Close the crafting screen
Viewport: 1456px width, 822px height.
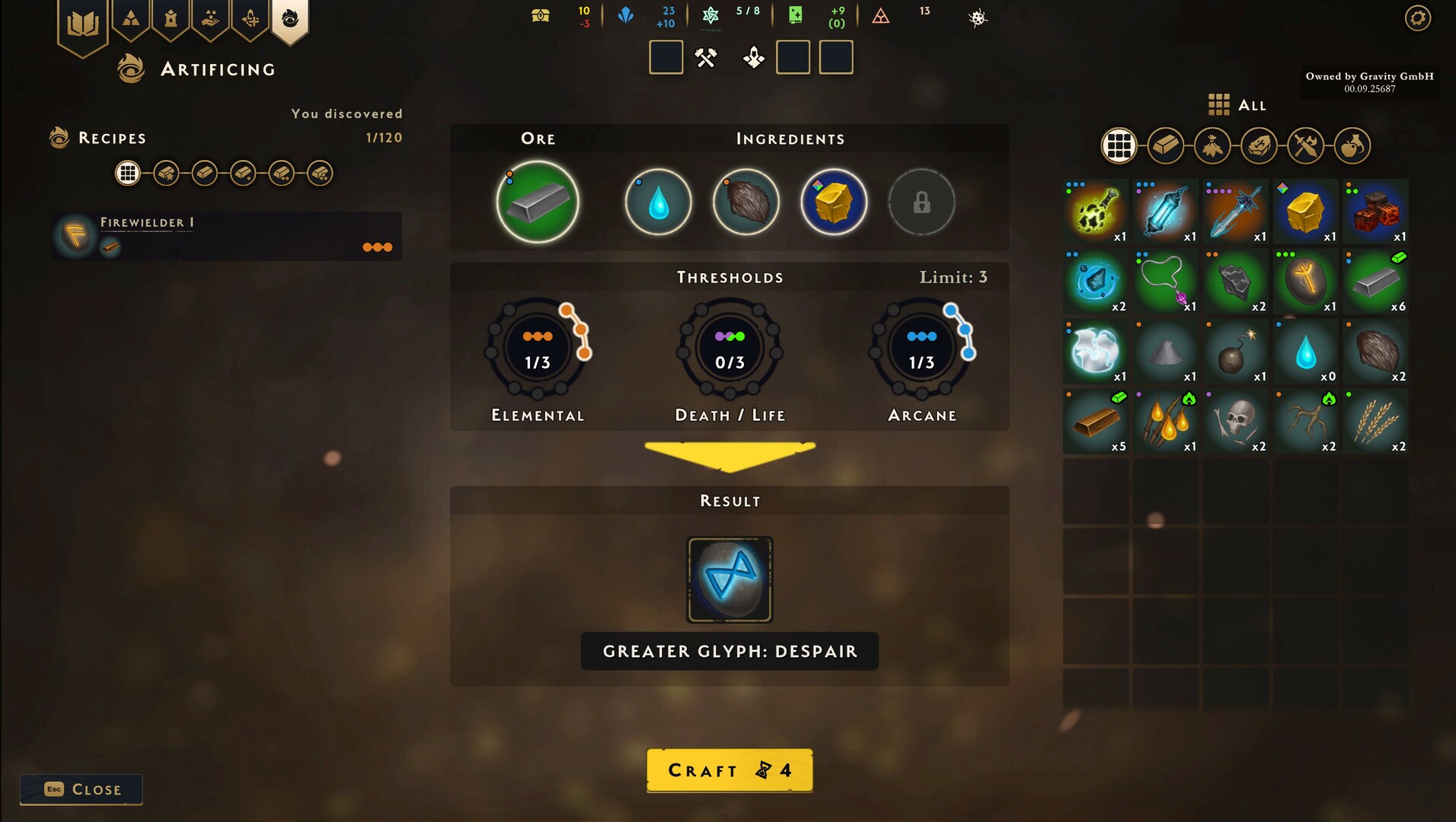tap(81, 789)
